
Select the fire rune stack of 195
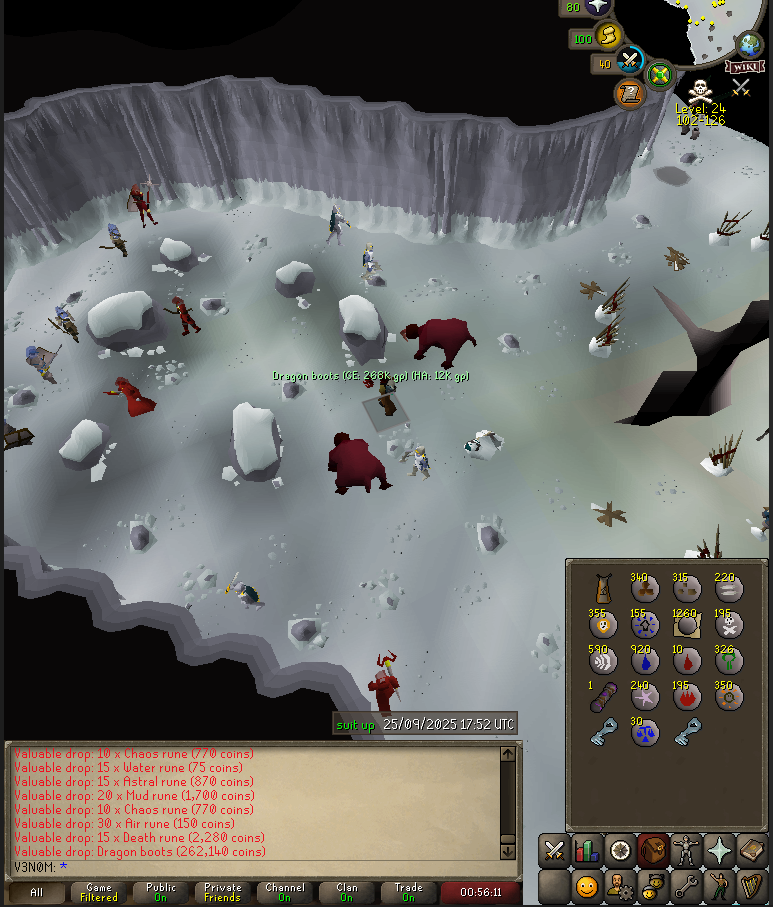687,698
